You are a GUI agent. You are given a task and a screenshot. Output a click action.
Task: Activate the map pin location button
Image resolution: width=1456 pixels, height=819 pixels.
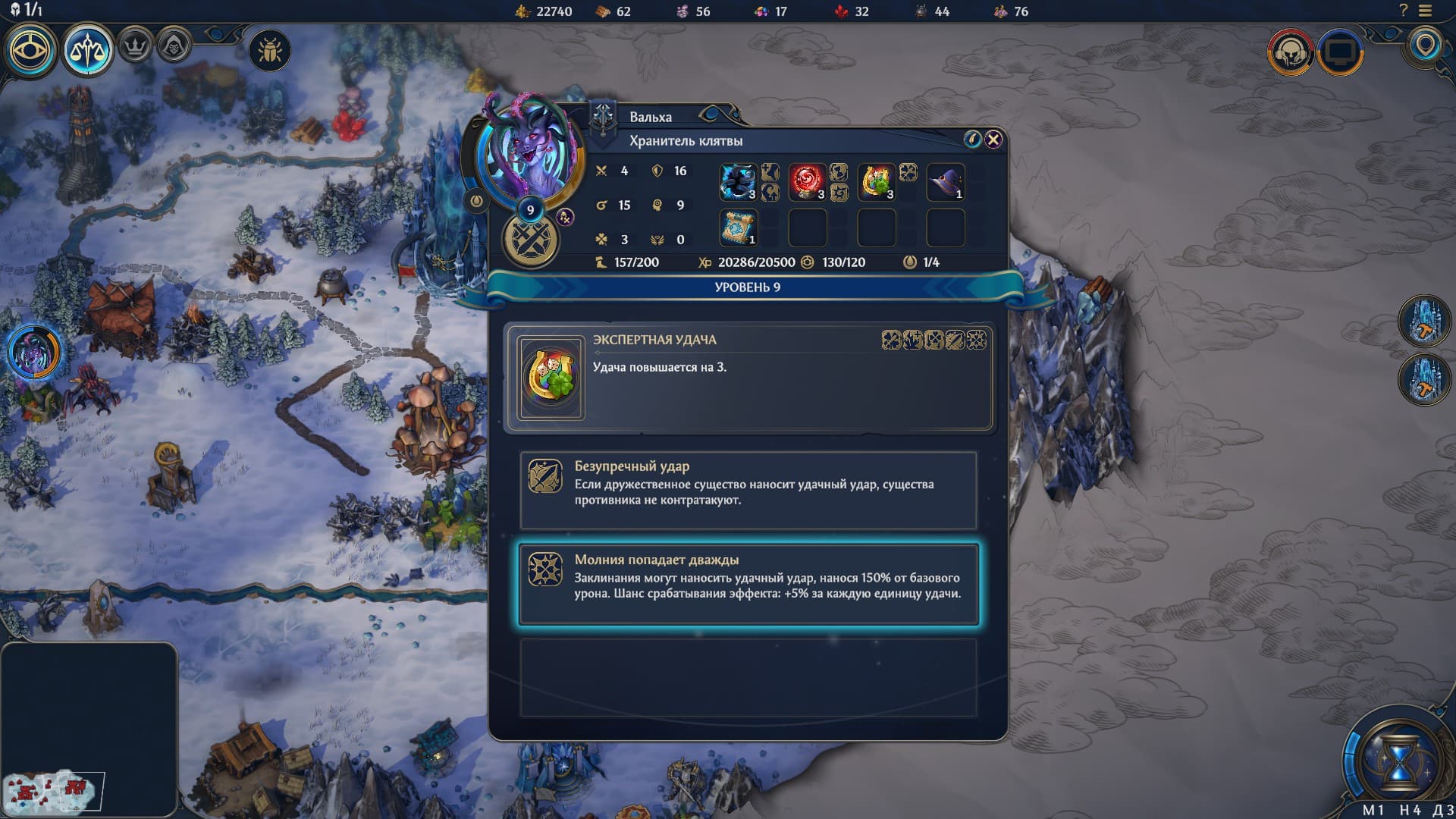1426,45
